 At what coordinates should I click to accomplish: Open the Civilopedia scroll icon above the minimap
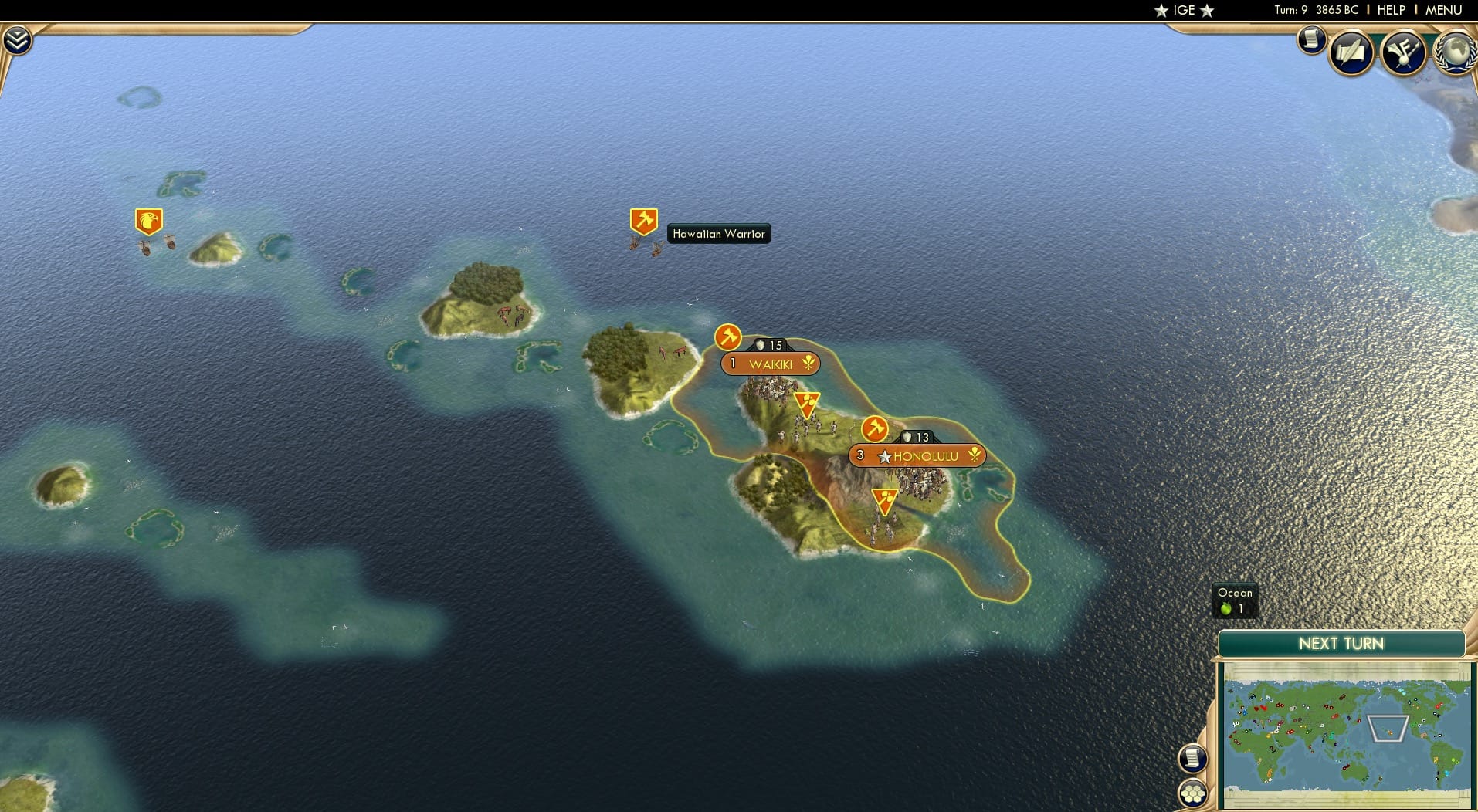[1195, 758]
